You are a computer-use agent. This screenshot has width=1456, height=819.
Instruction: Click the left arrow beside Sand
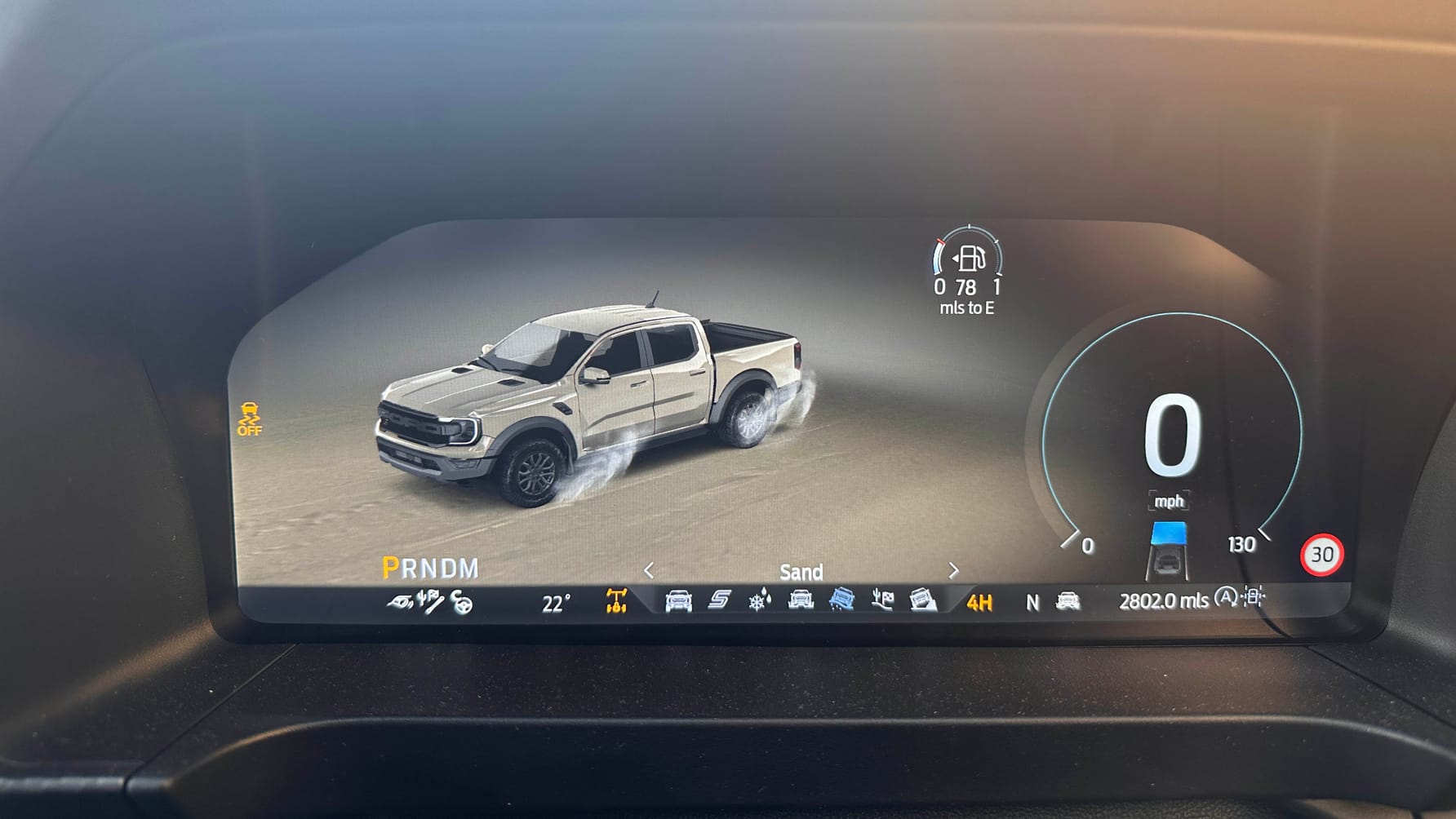(x=649, y=571)
